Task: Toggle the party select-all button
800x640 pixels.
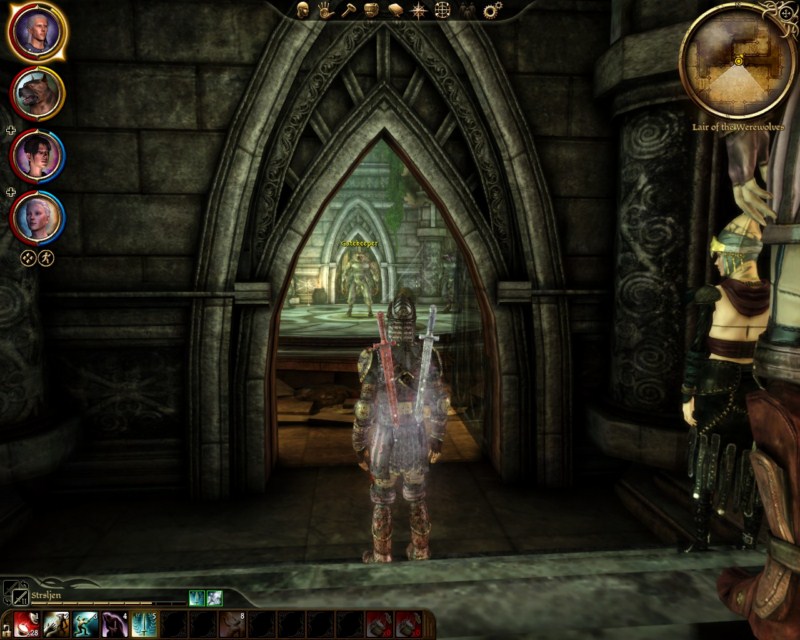Action: point(29,257)
